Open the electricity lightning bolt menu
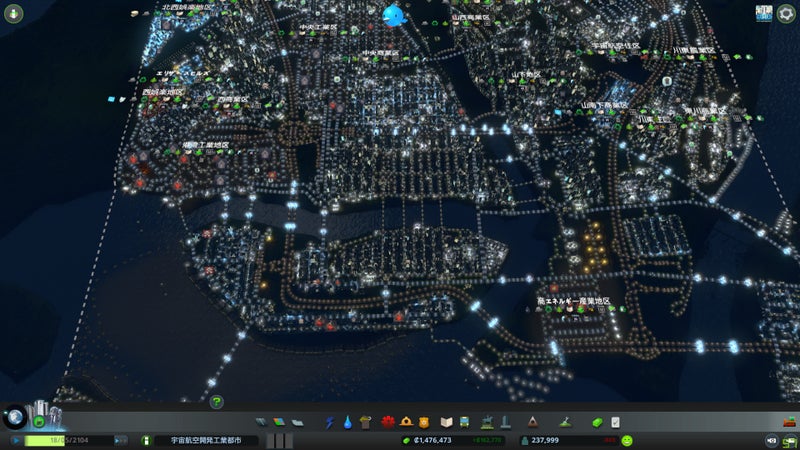This screenshot has height=450, width=800. 330,422
